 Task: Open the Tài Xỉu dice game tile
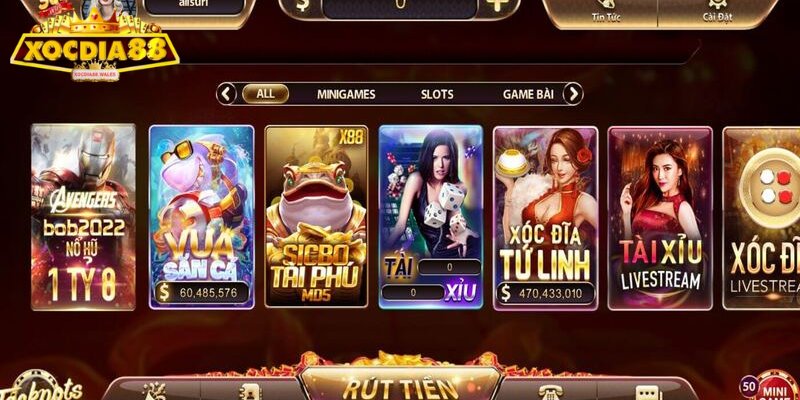coord(431,216)
